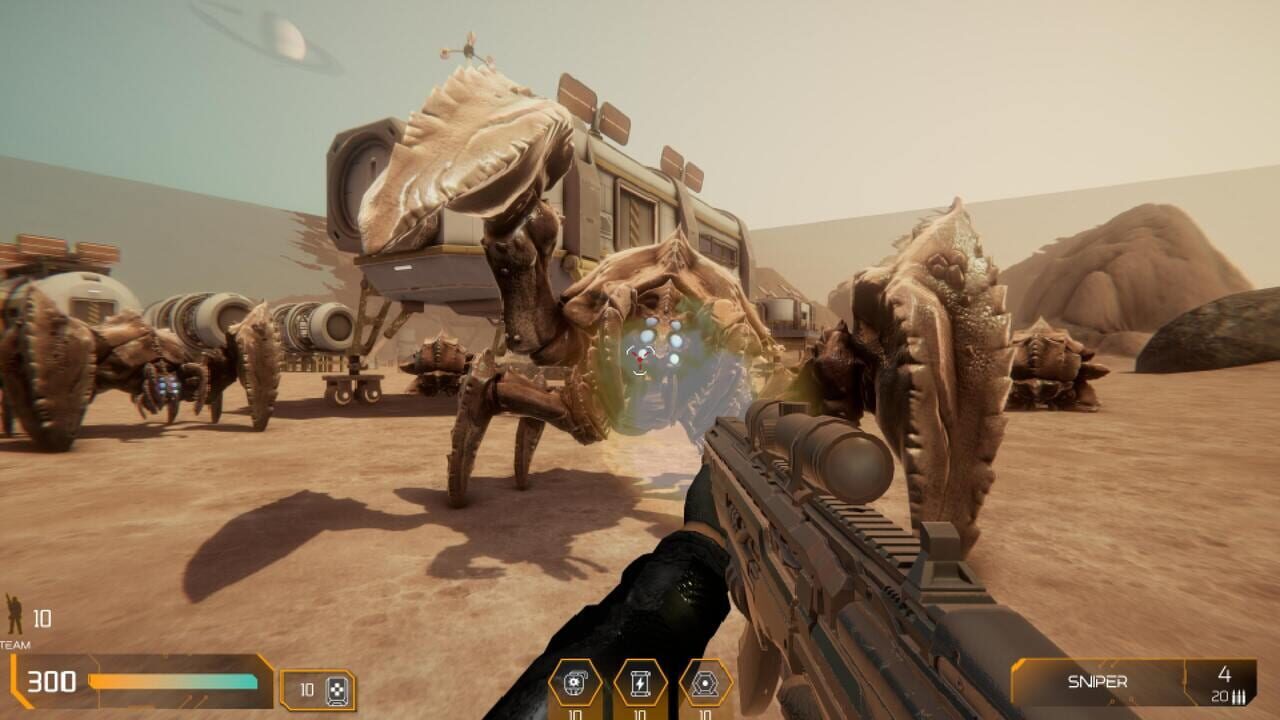
Task: Click the soldier silhouette TEAM icon
Action: click(14, 612)
